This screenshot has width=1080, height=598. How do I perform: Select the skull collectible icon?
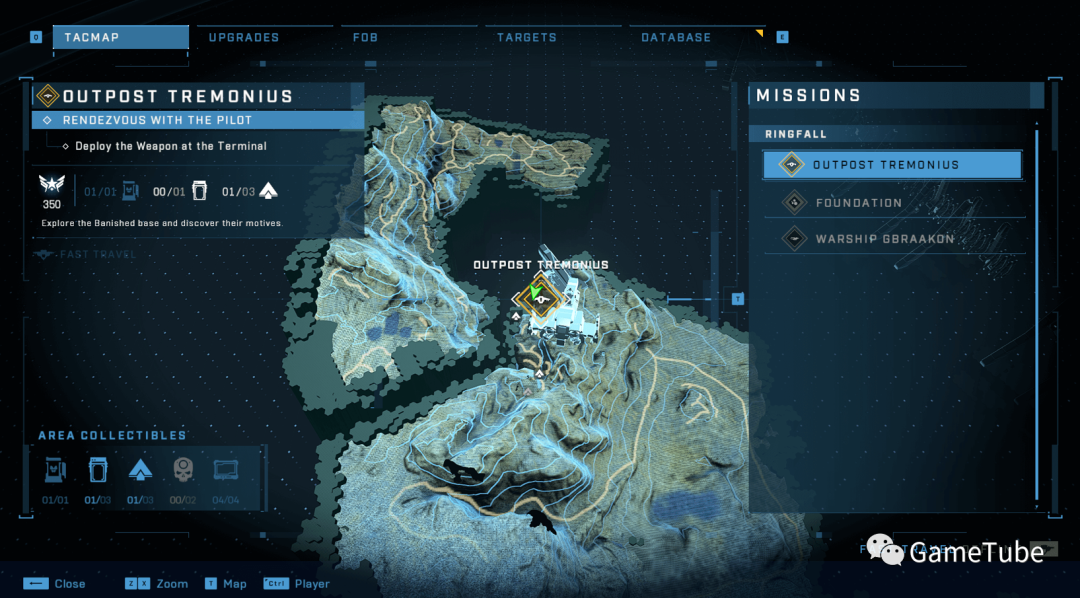coord(183,470)
